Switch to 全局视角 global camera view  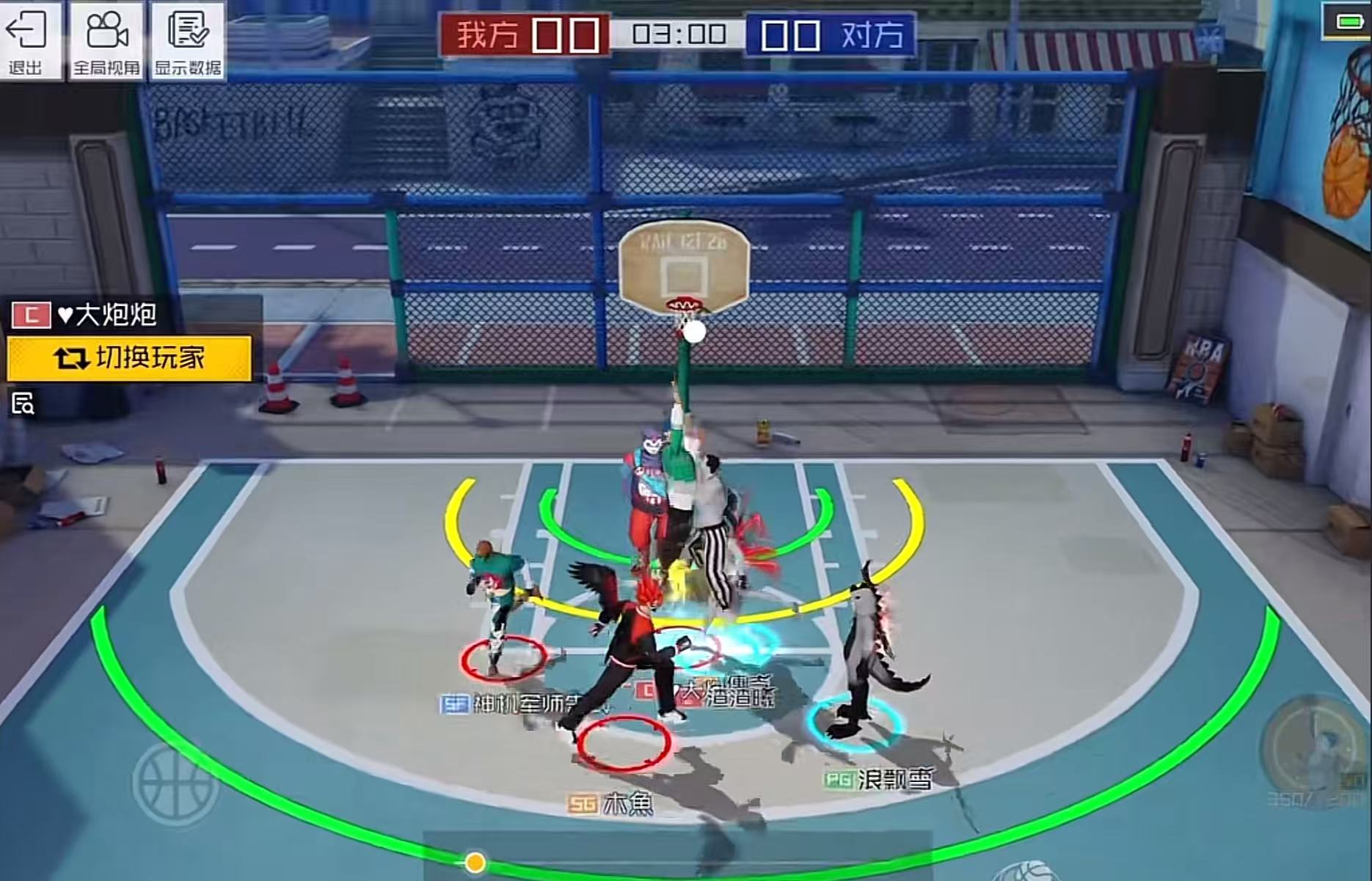click(x=107, y=40)
